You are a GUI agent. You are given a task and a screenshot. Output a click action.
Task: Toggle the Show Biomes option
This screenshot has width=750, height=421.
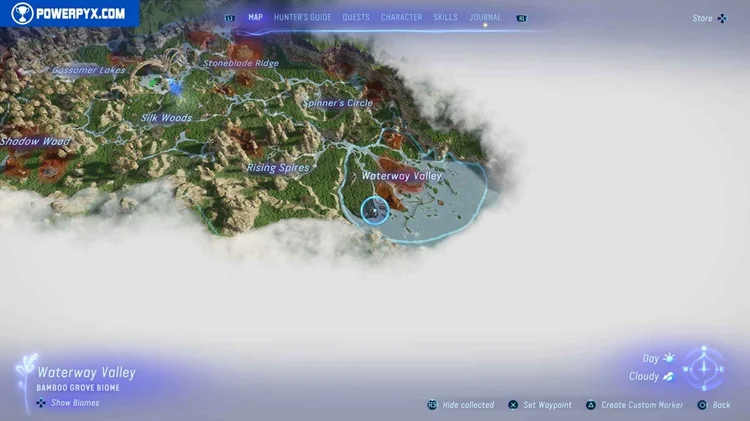(68, 403)
